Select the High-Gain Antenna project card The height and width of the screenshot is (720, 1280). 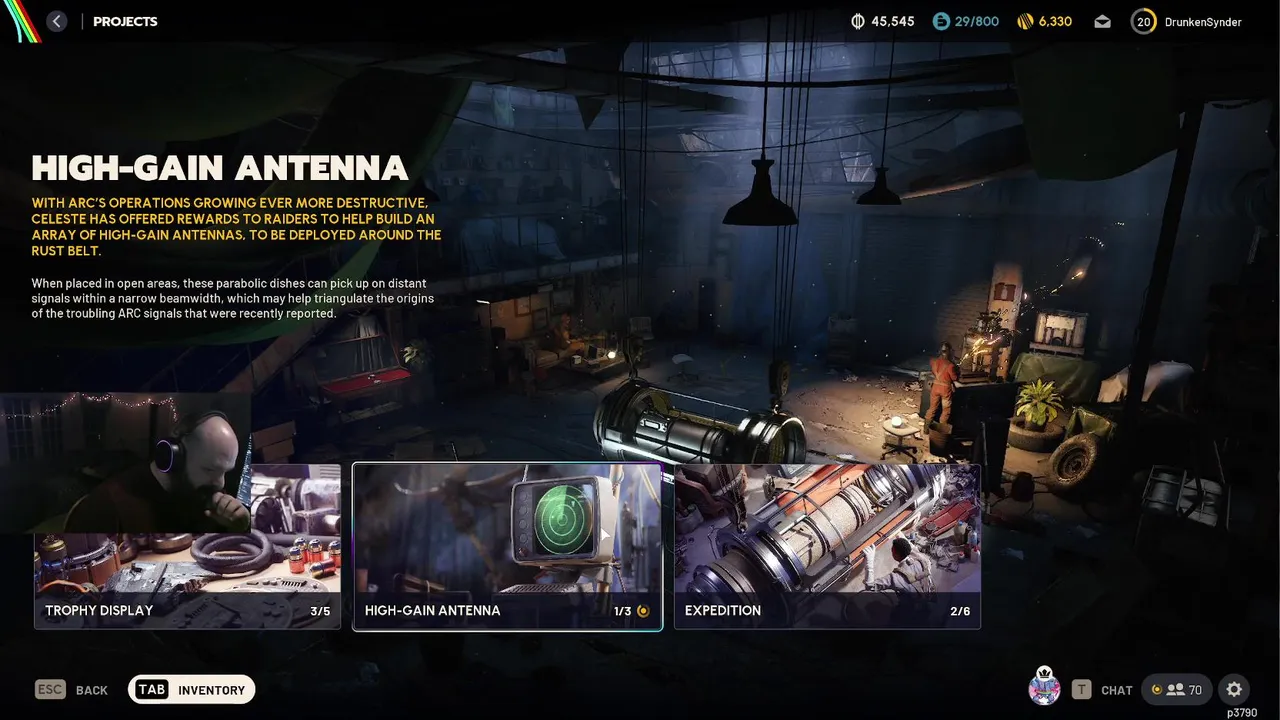507,547
